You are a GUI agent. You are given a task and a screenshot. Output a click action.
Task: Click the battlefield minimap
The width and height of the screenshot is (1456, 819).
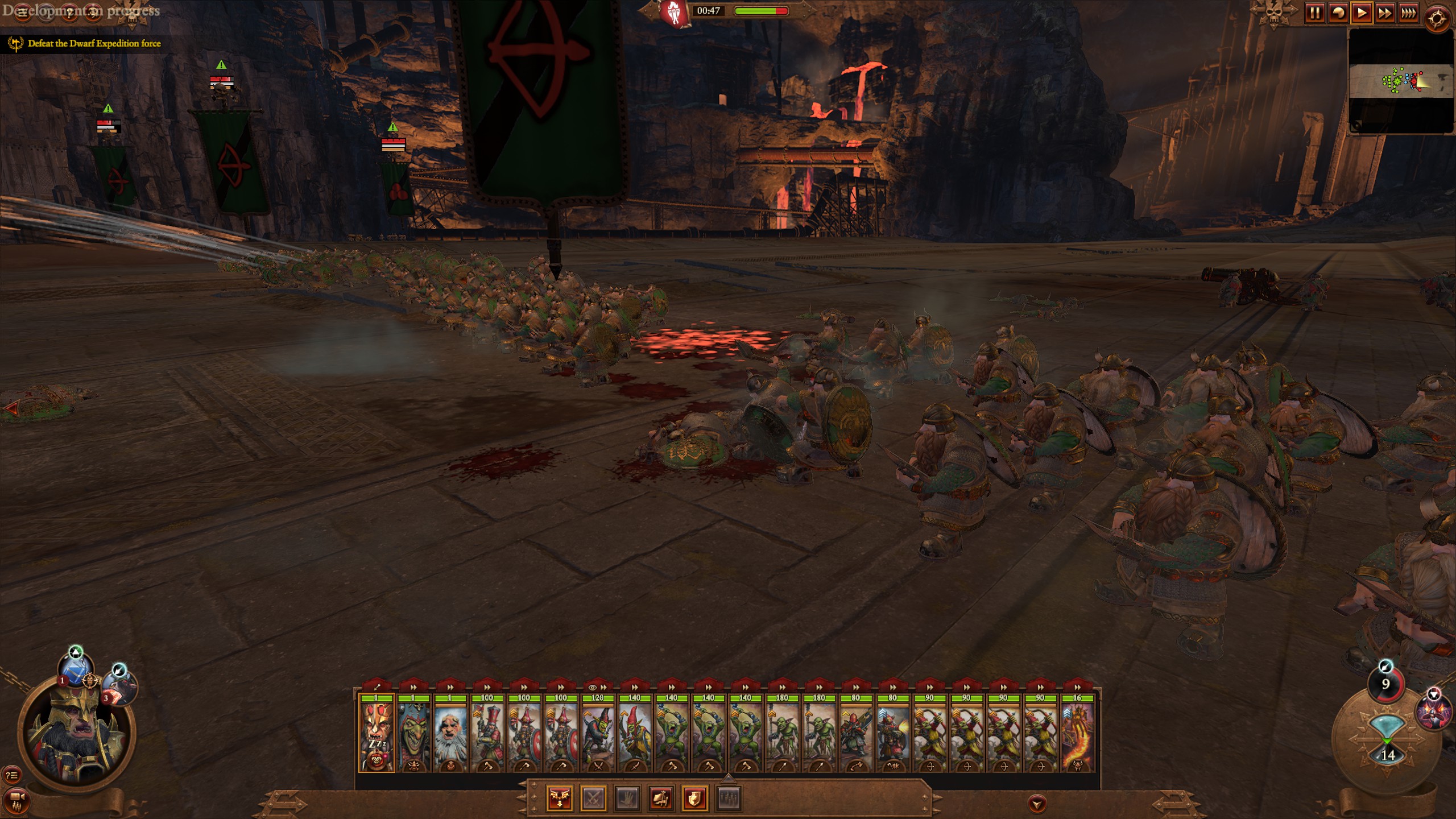tap(1401, 81)
